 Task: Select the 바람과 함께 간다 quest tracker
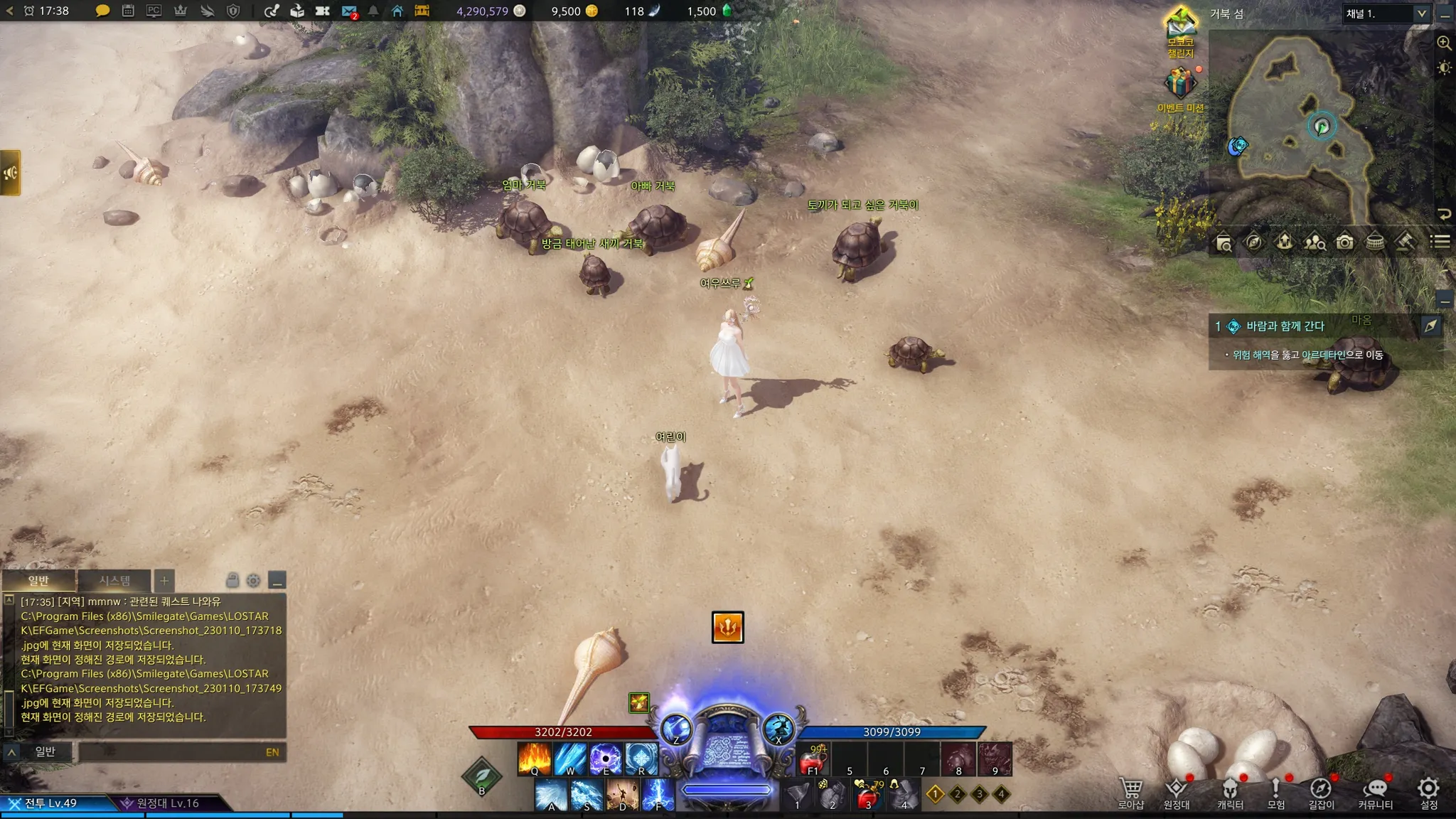coord(1285,326)
